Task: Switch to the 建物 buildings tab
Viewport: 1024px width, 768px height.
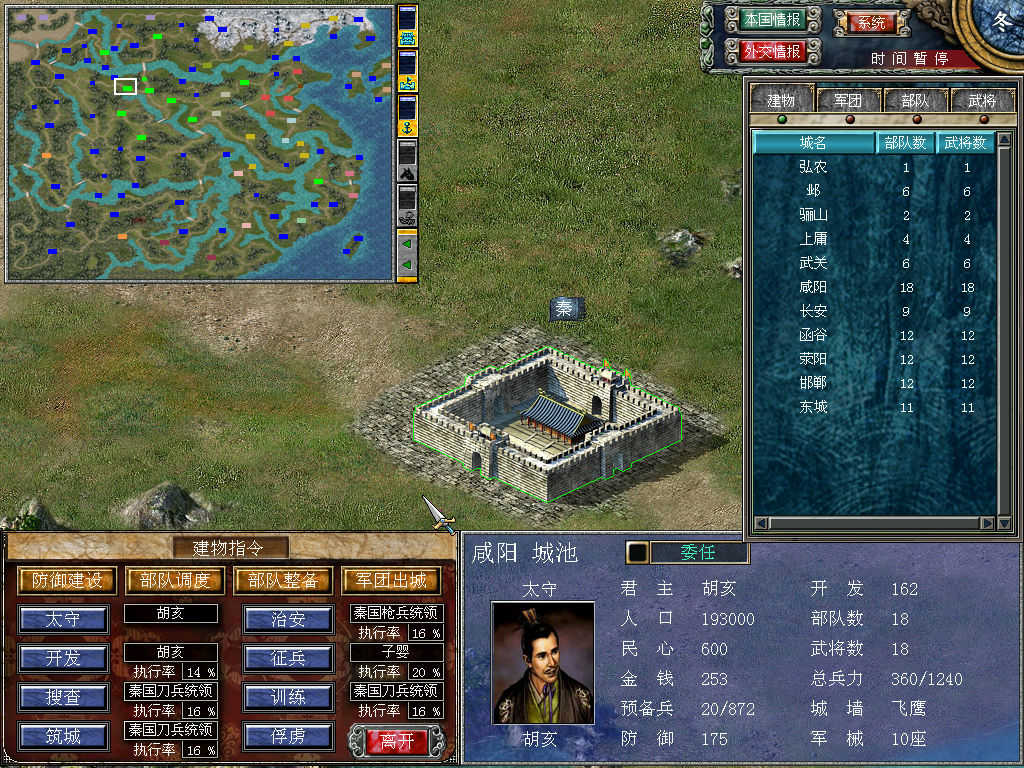Action: 781,100
